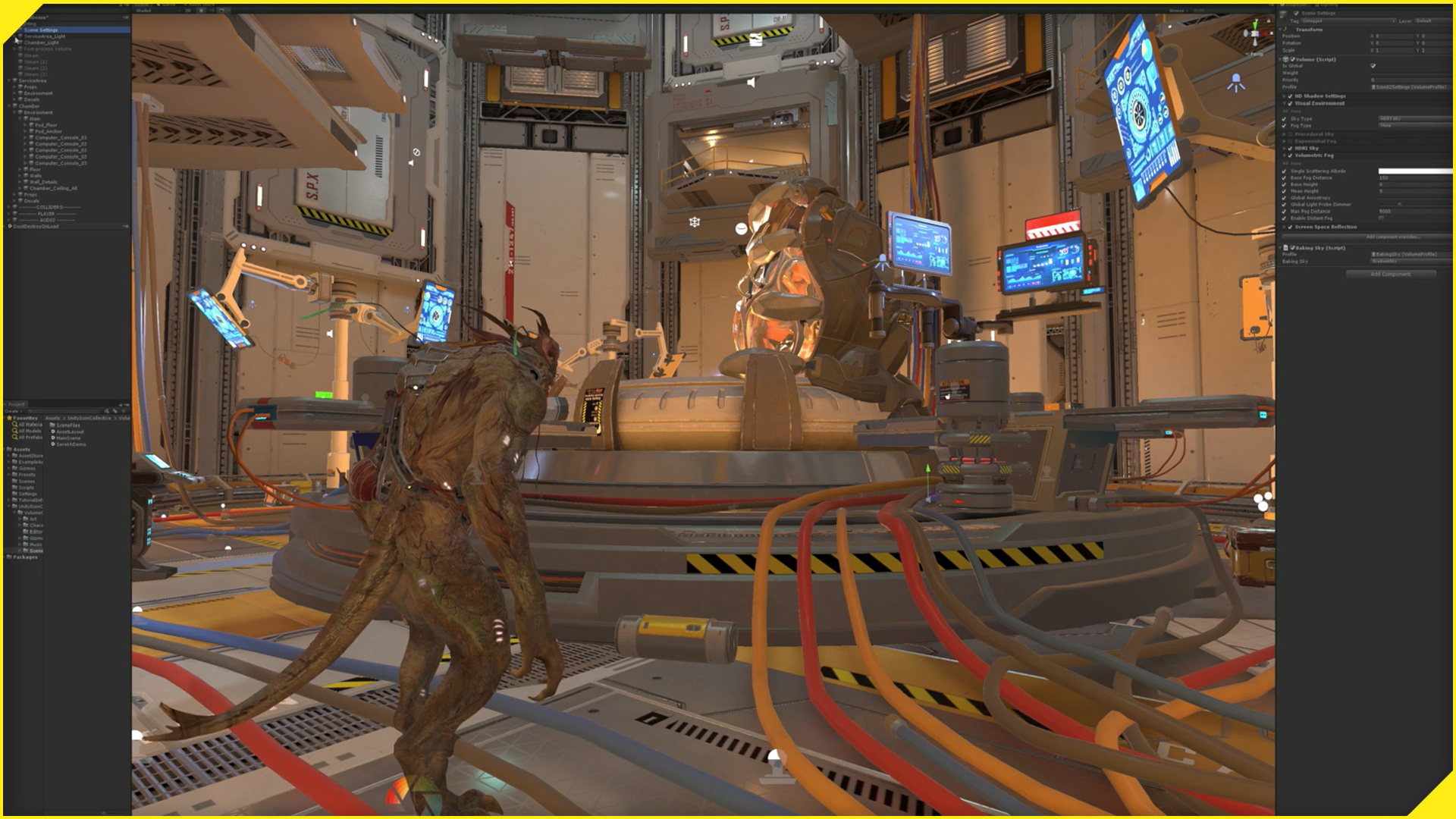The width and height of the screenshot is (1456, 819).
Task: Toggle the Volumetric Fog override checkbox
Action: point(1289,155)
